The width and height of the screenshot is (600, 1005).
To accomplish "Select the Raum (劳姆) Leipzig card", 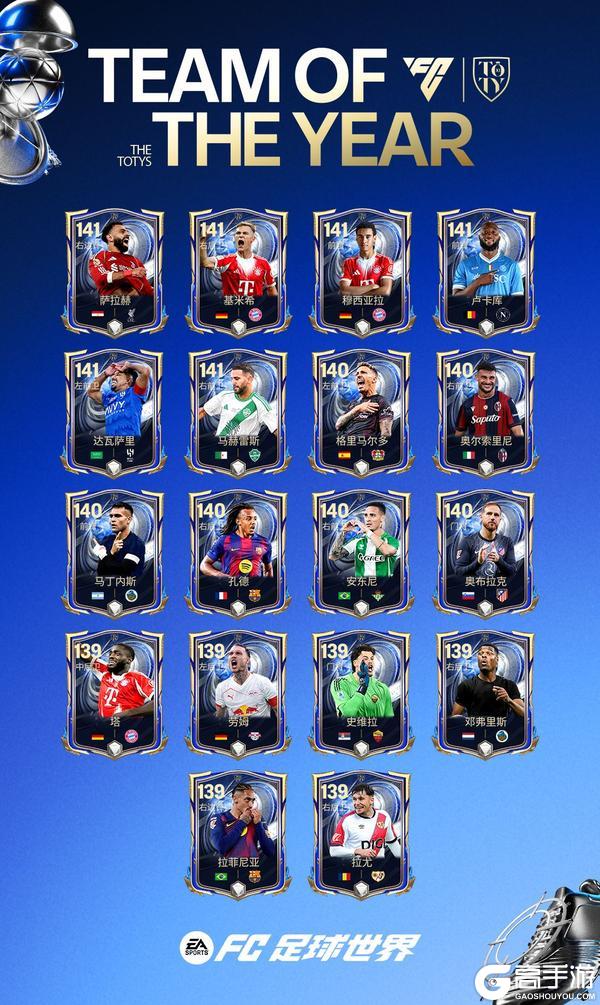I will (x=238, y=693).
